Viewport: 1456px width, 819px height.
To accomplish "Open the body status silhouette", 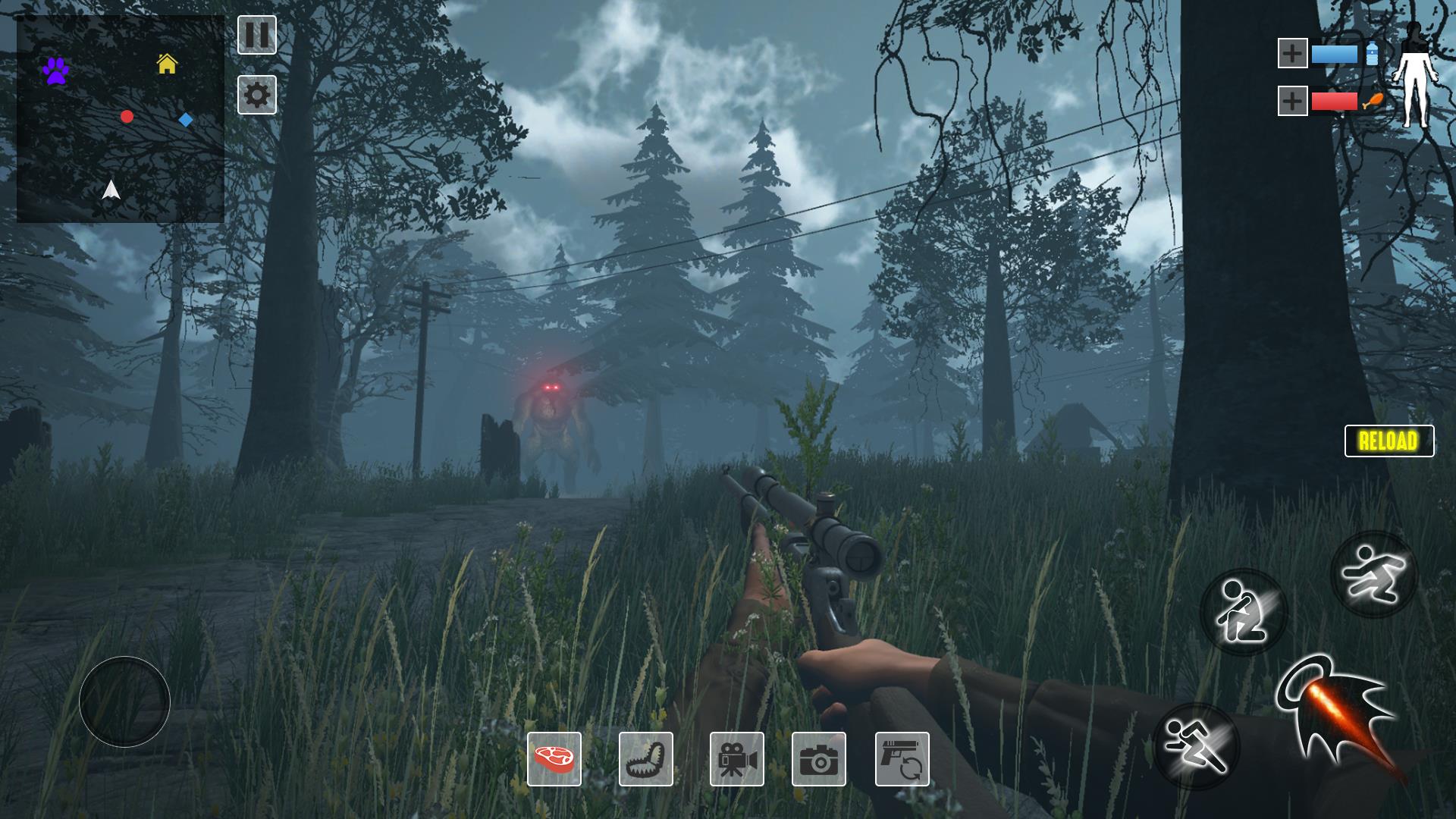I will point(1414,74).
